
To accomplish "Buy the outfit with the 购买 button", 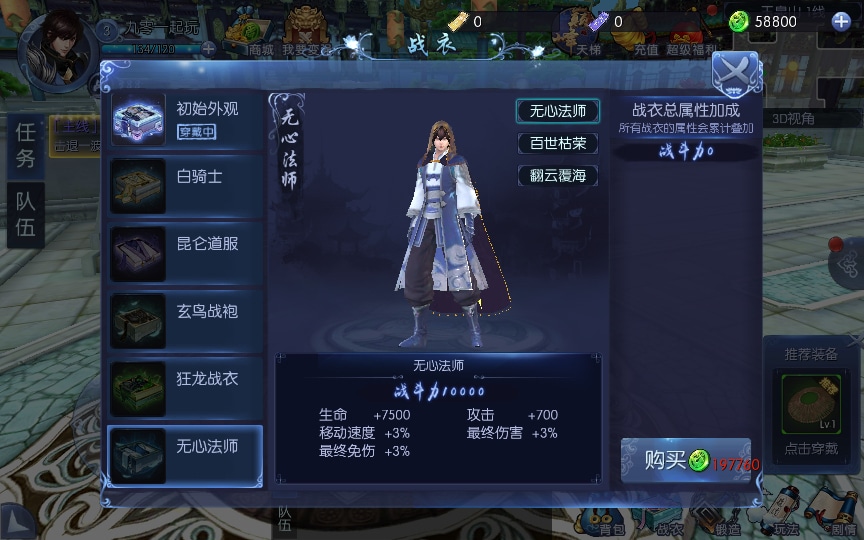I will (684, 461).
